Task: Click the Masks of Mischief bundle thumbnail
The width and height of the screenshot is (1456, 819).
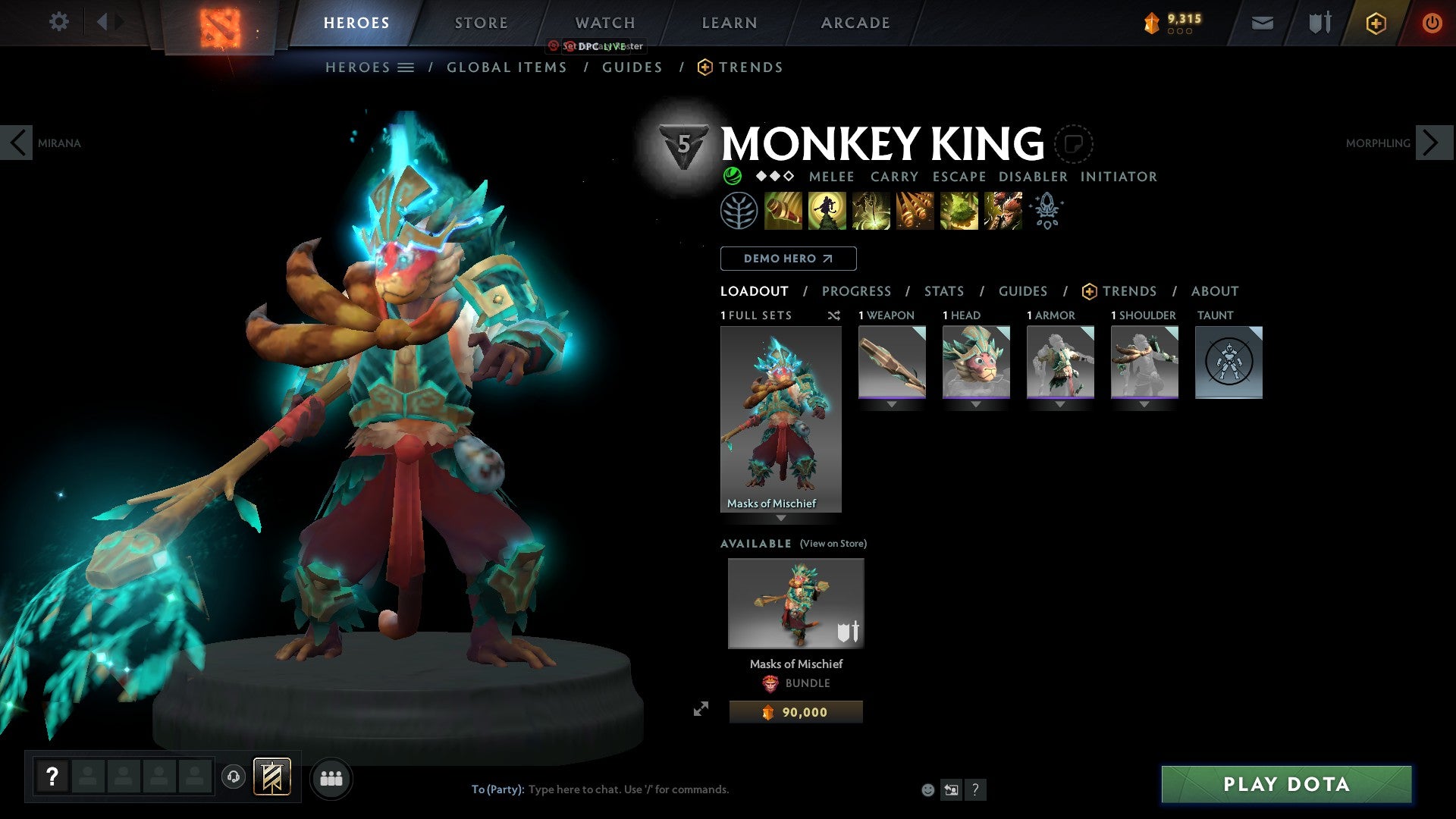Action: coord(795,603)
